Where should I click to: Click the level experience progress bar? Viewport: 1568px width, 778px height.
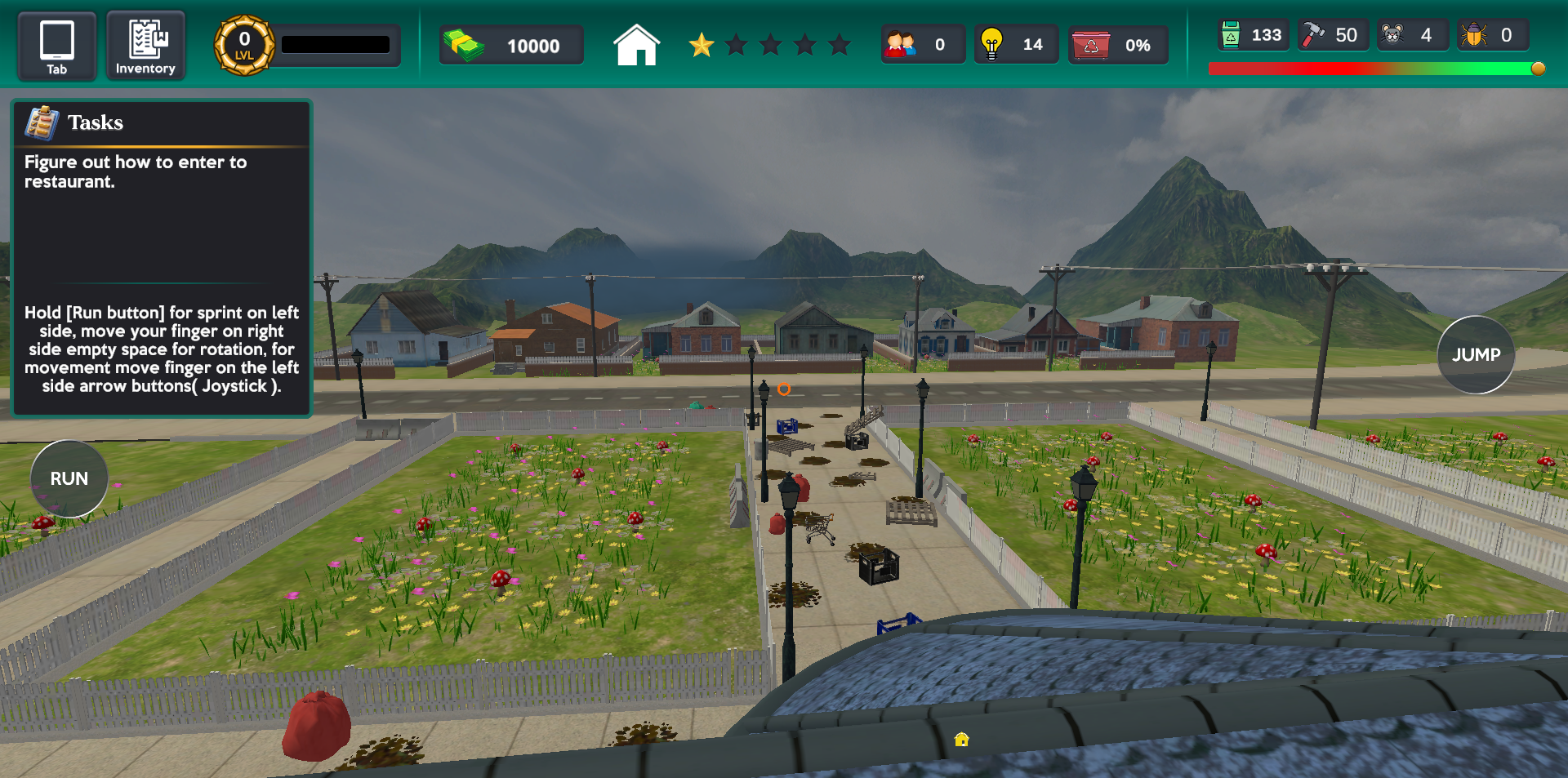pyautogui.click(x=336, y=45)
